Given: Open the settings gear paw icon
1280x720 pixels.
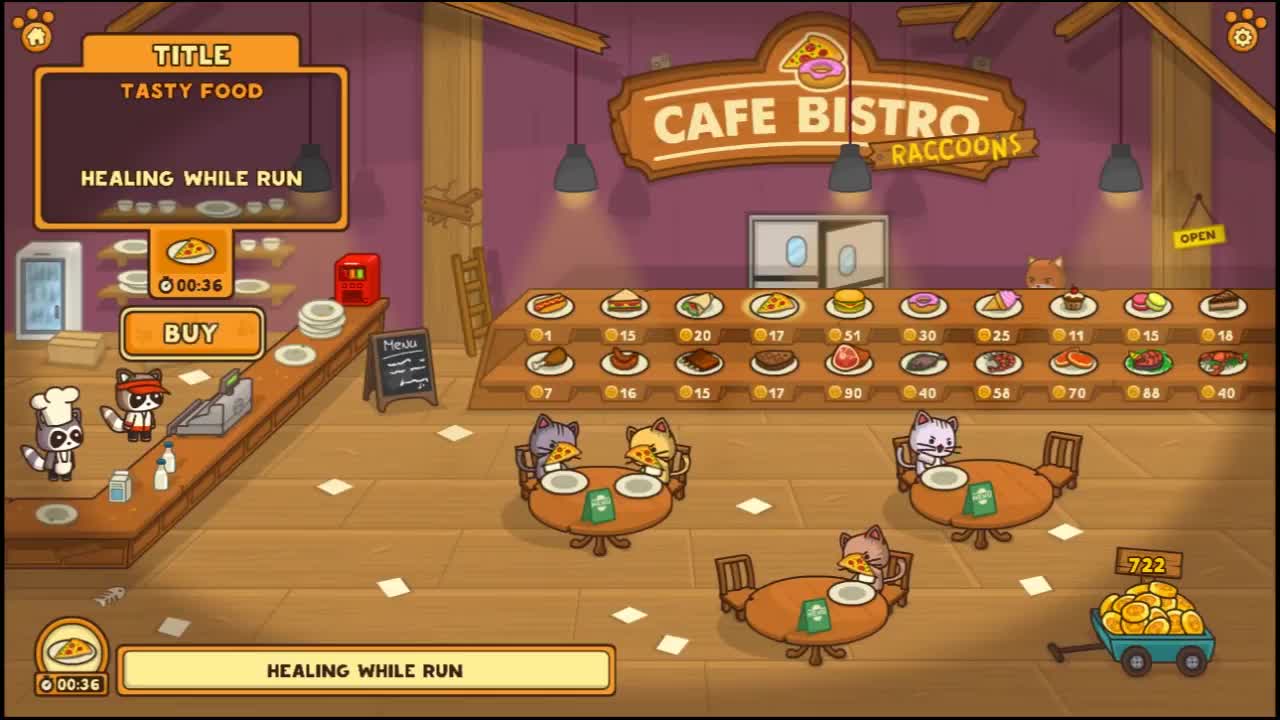Looking at the screenshot, I should [x=1243, y=31].
